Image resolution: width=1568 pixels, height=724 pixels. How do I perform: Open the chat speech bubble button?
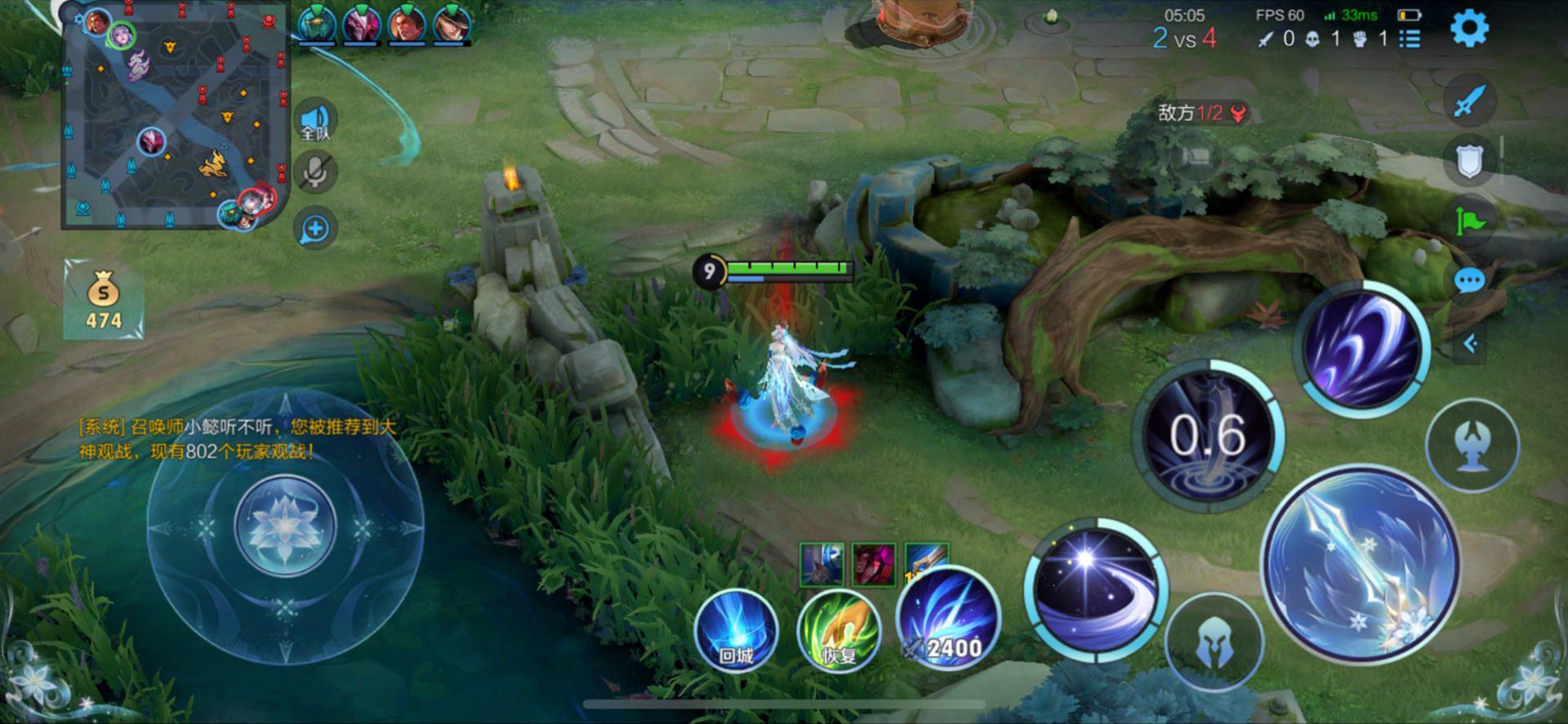point(1469,282)
